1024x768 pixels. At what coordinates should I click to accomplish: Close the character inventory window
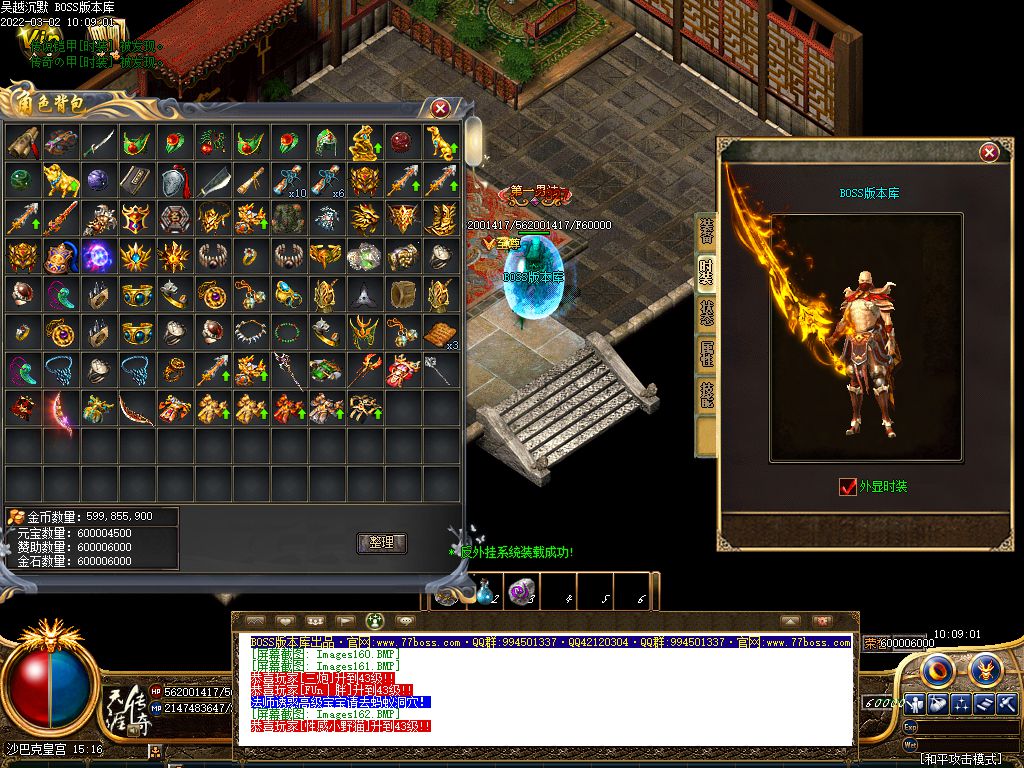click(440, 108)
